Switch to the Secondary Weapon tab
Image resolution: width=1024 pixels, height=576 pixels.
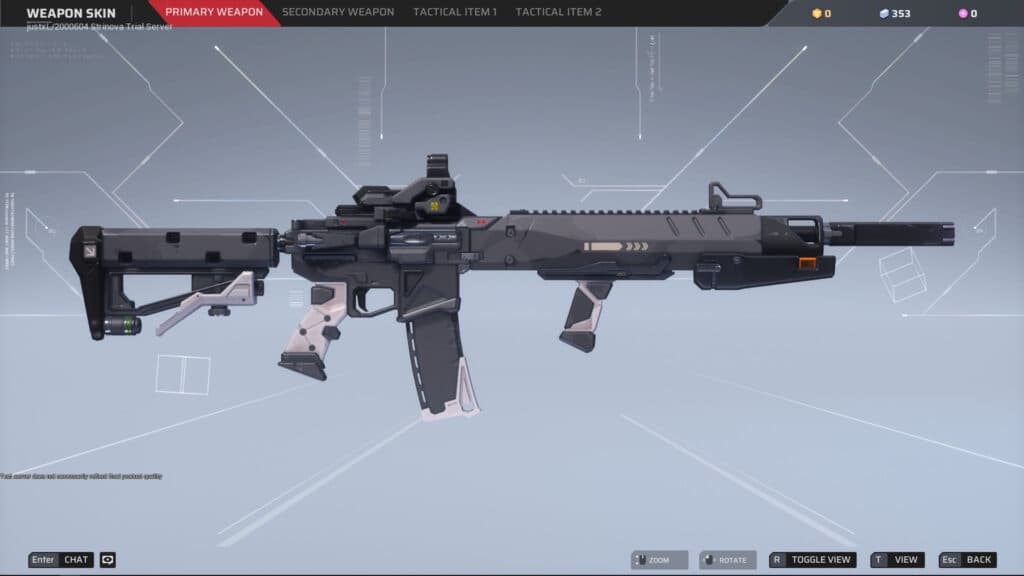(x=338, y=13)
